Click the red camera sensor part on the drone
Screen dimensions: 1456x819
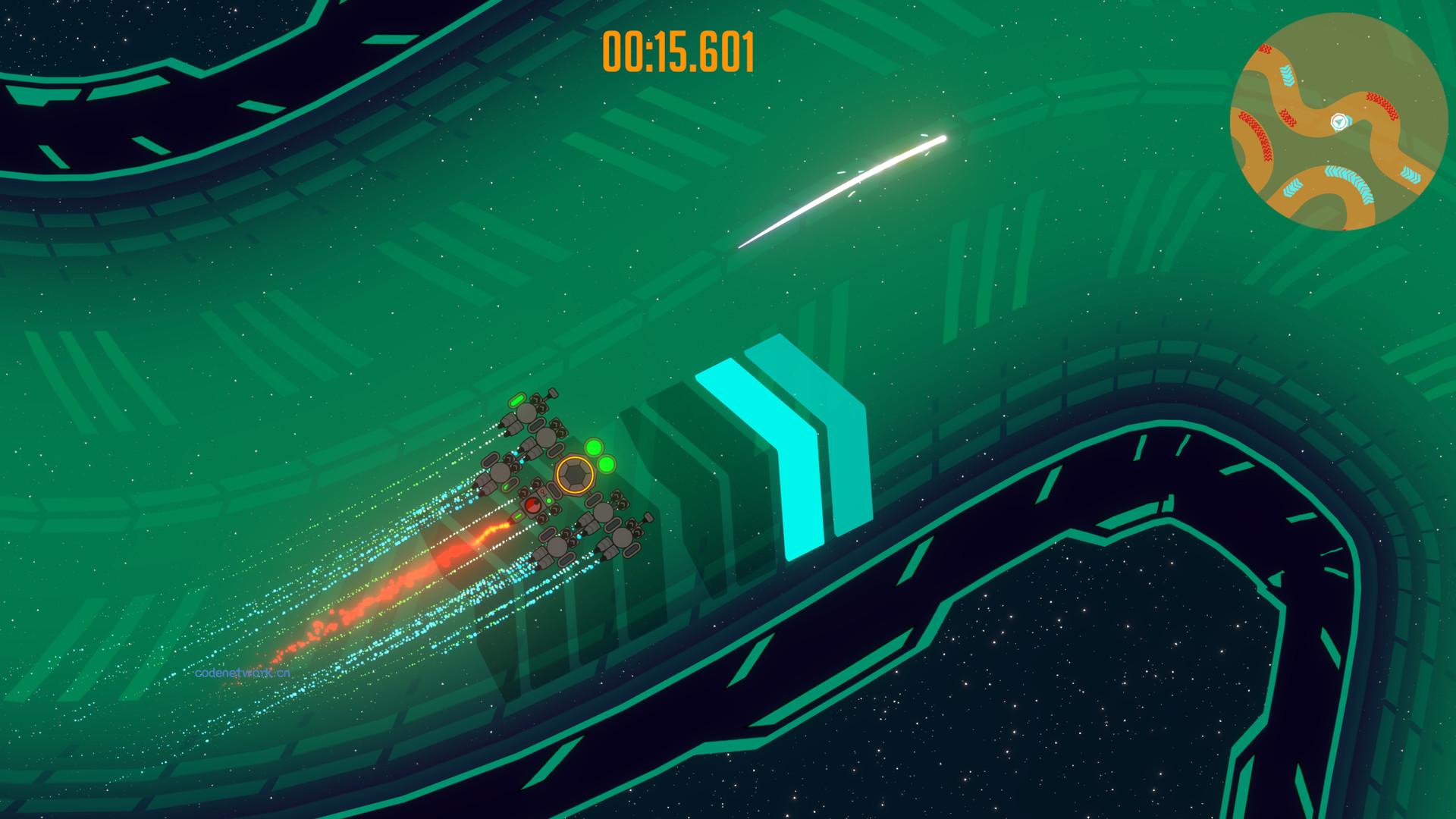click(532, 504)
